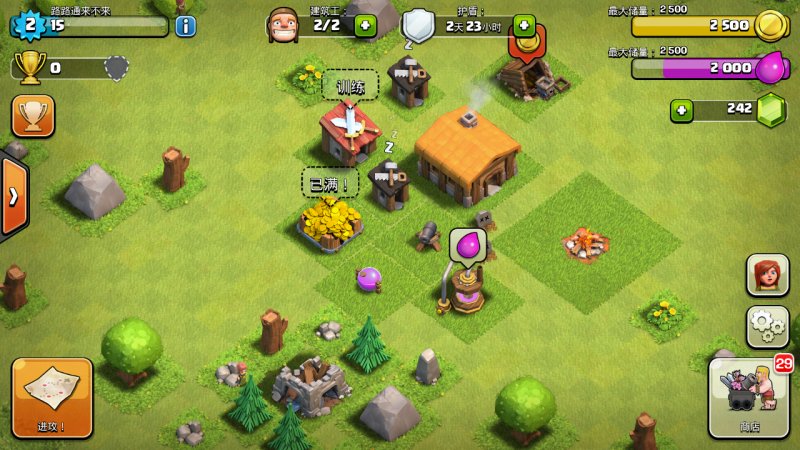Collect elixir from the pink droplet bubble
This screenshot has width=800, height=450.
pos(467,245)
